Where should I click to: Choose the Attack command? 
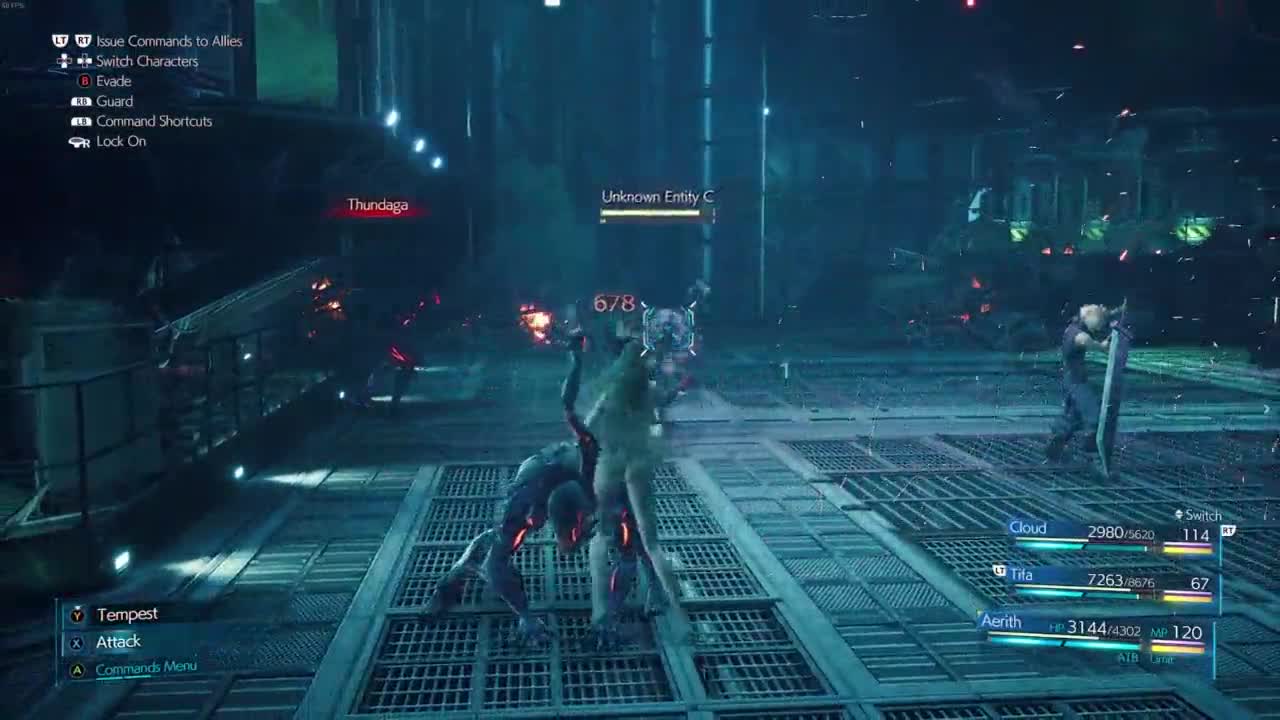tap(118, 642)
